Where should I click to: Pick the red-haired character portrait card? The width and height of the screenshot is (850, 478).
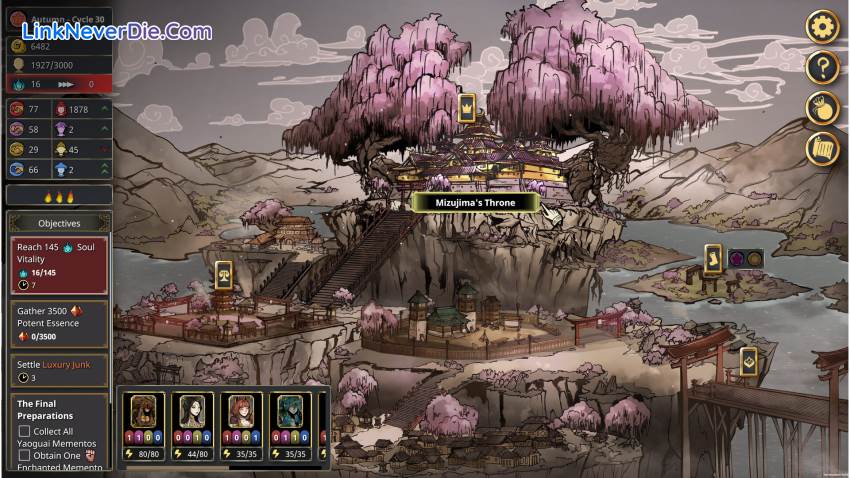click(x=243, y=424)
